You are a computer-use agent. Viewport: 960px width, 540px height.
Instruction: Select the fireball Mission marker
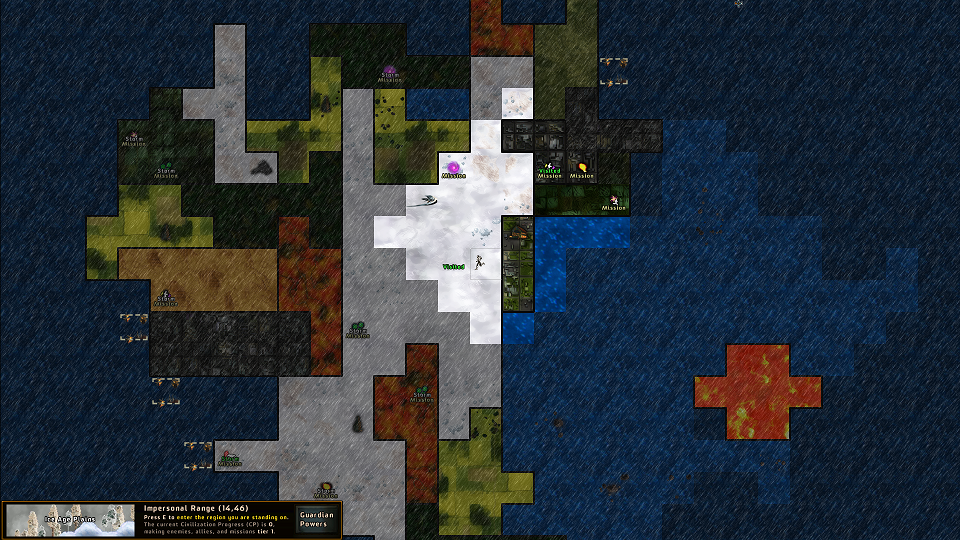tap(582, 169)
